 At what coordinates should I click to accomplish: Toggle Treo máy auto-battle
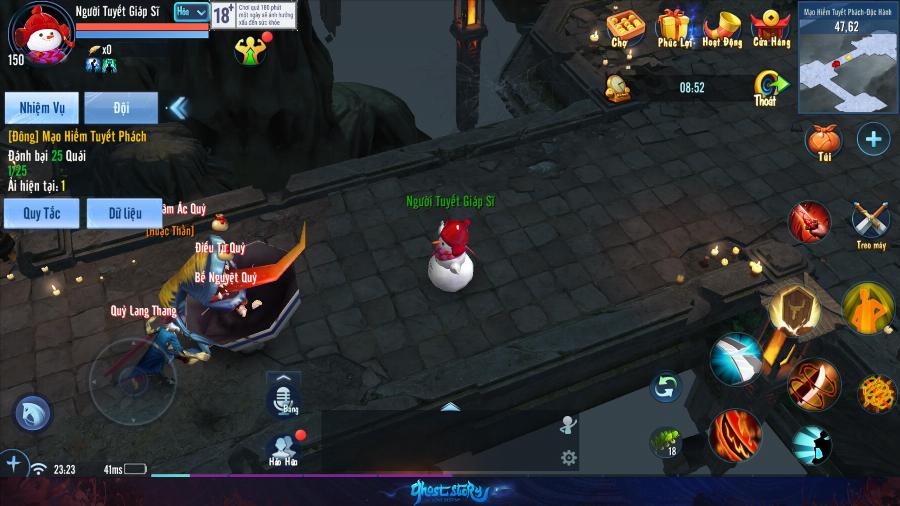870,222
